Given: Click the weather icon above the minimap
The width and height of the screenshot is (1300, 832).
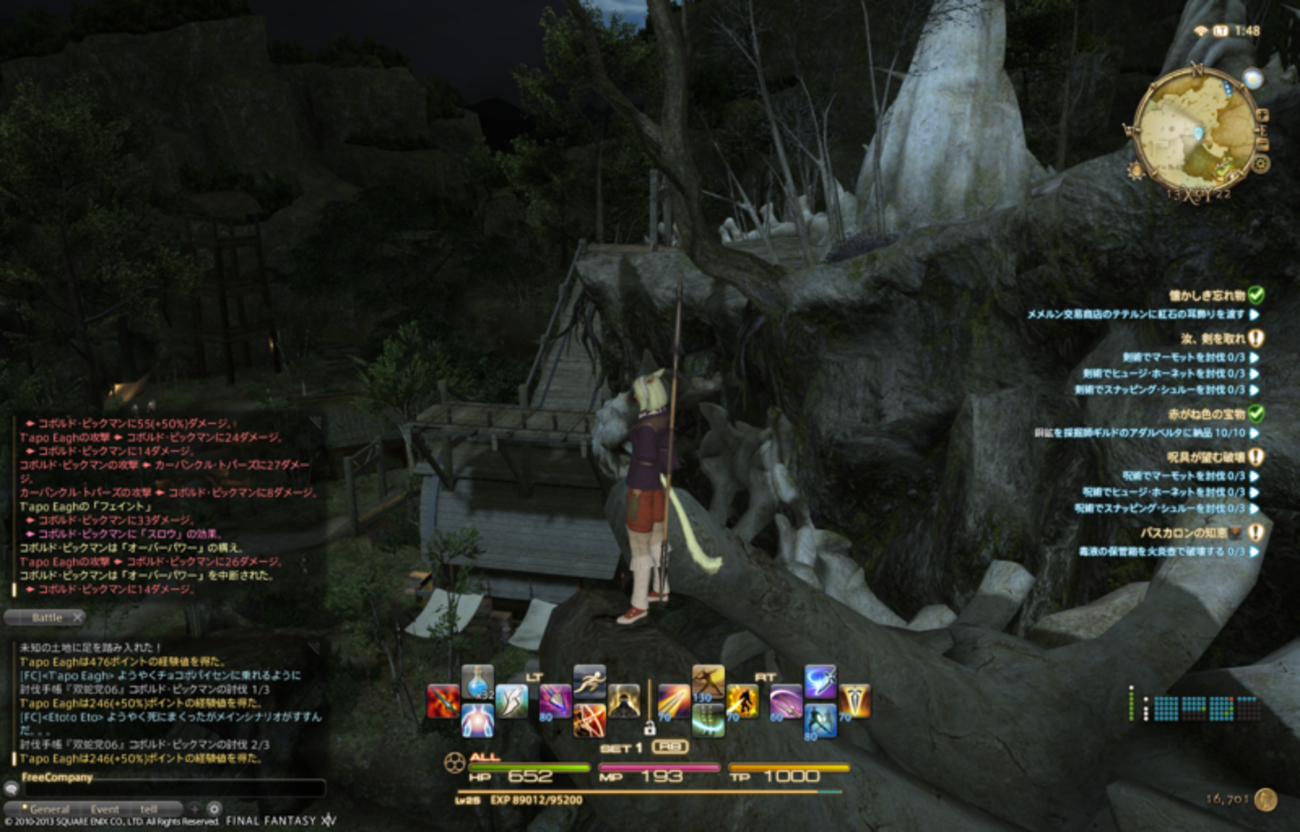Looking at the screenshot, I should coord(1253,79).
